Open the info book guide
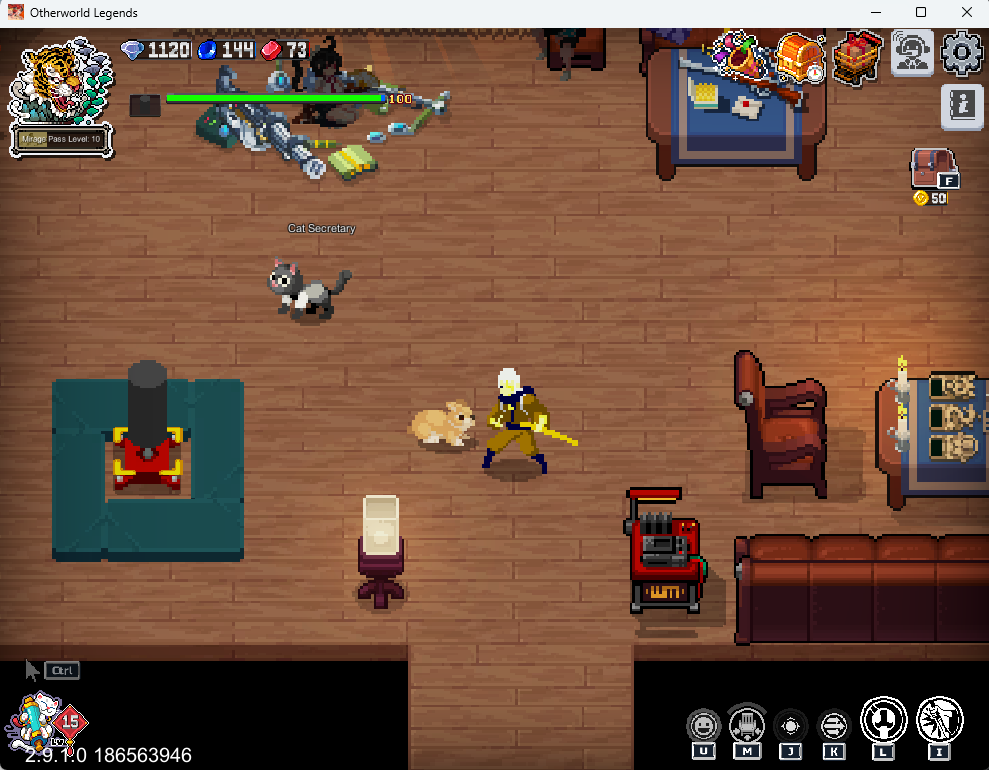989x770 pixels. 962,105
